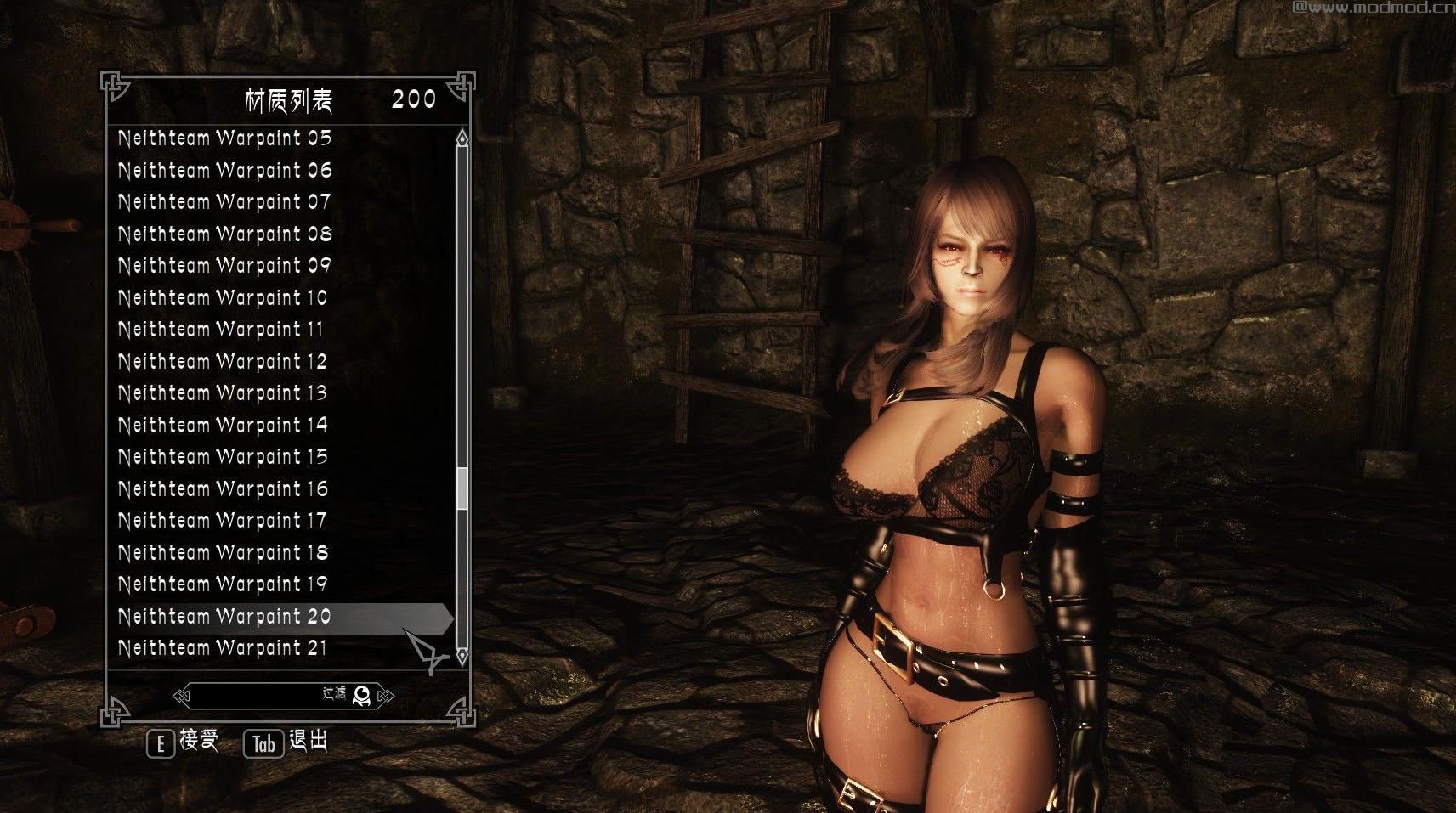Choose the Neithteam Warpaint 06 entry
Viewport: 1456px width, 813px height.
click(224, 171)
